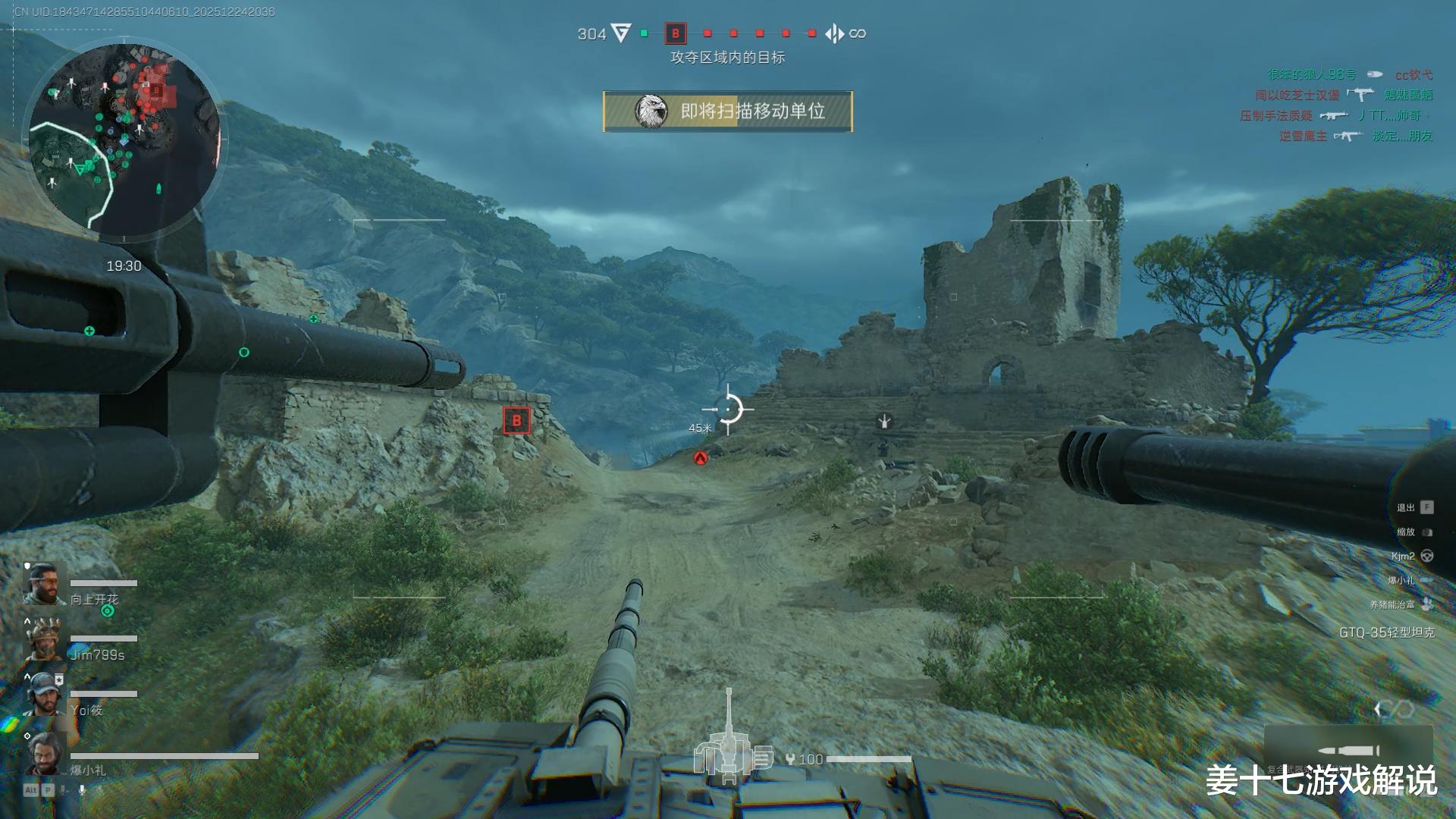1456x819 pixels.
Task: Click the red B objective marker on the ruins
Action: click(516, 420)
